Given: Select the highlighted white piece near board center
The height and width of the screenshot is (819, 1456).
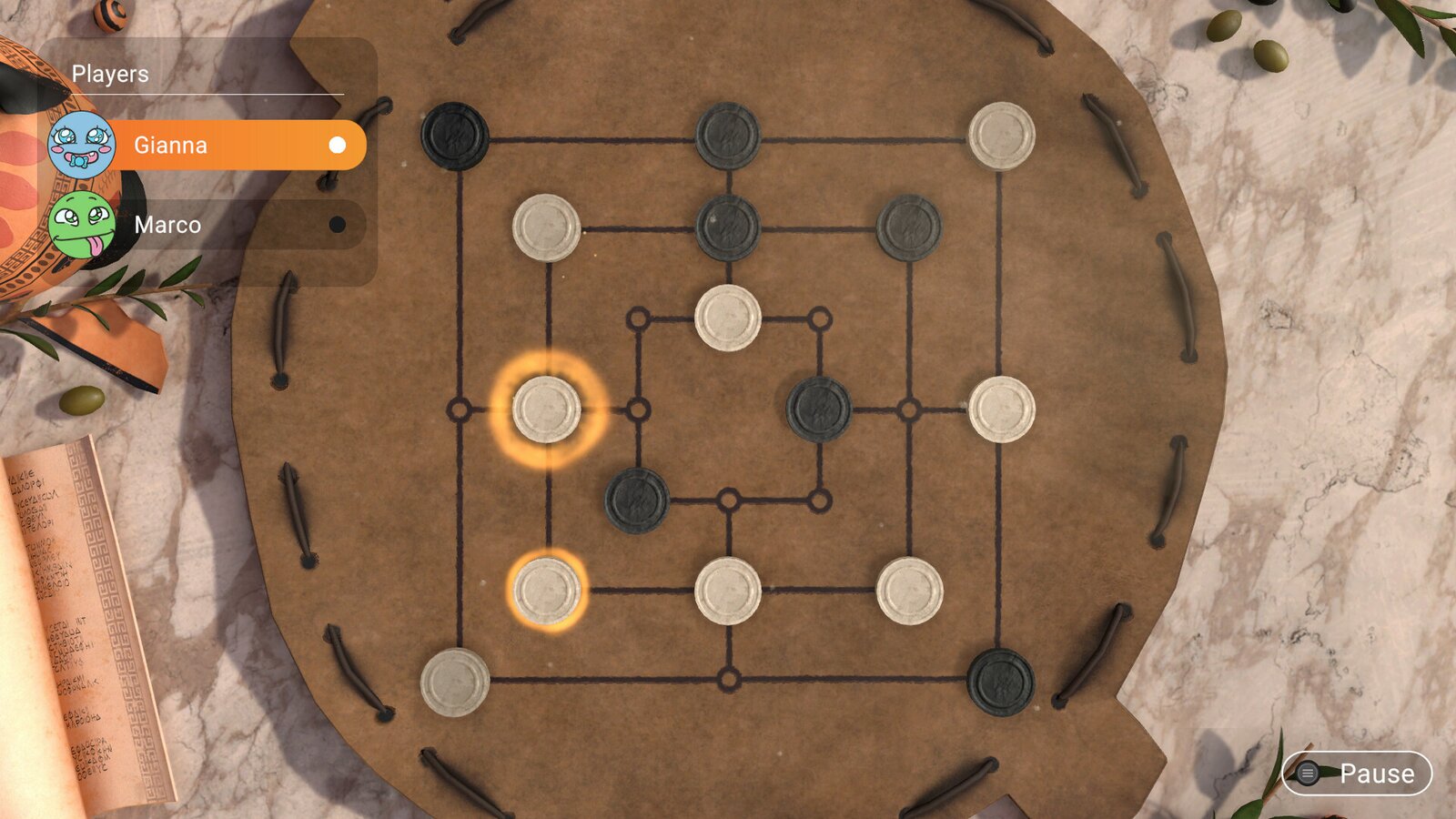Looking at the screenshot, I should click(550, 409).
